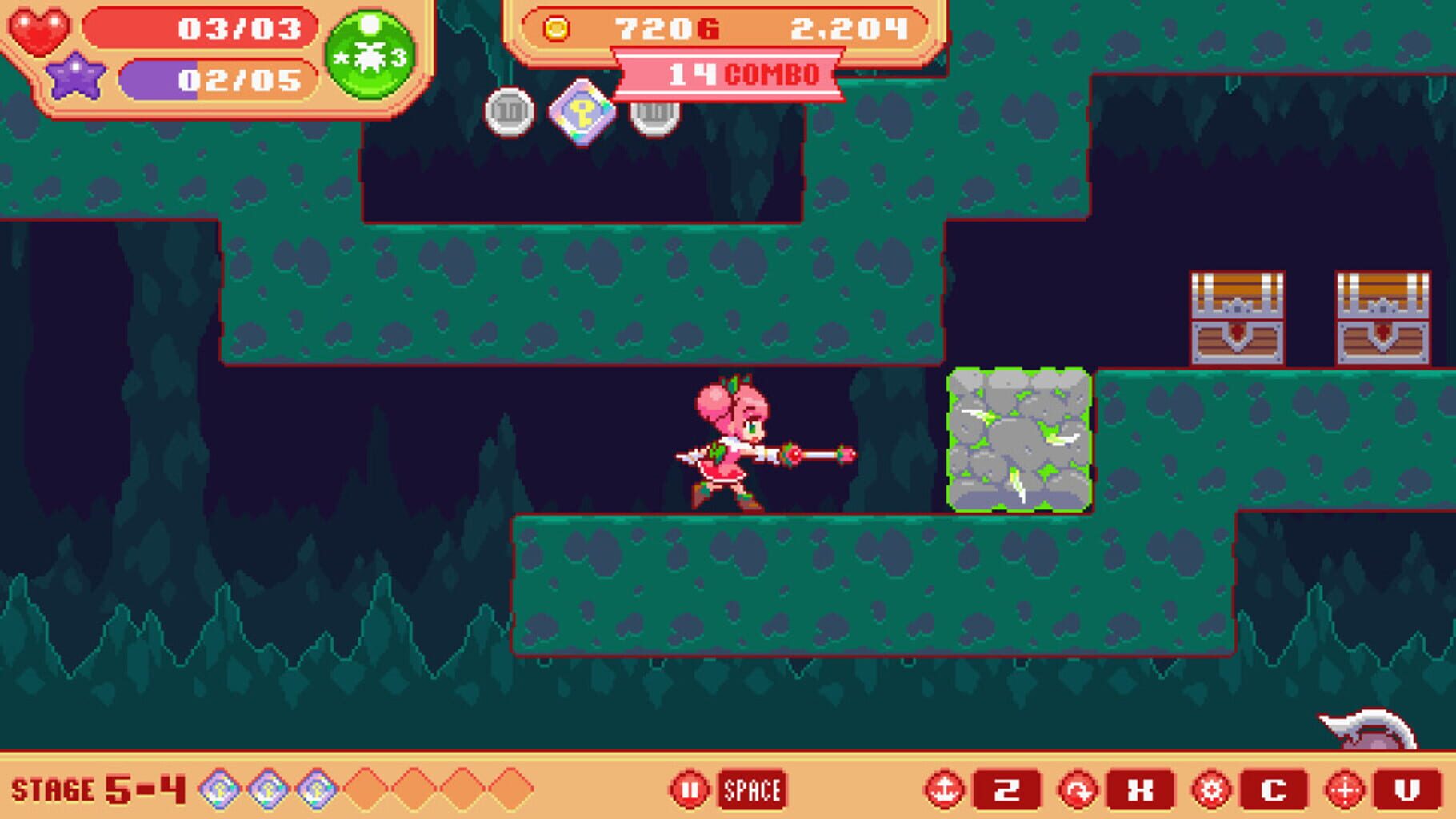Image resolution: width=1456 pixels, height=819 pixels.
Task: Click the gear ability icon beside C key
Action: [1213, 787]
